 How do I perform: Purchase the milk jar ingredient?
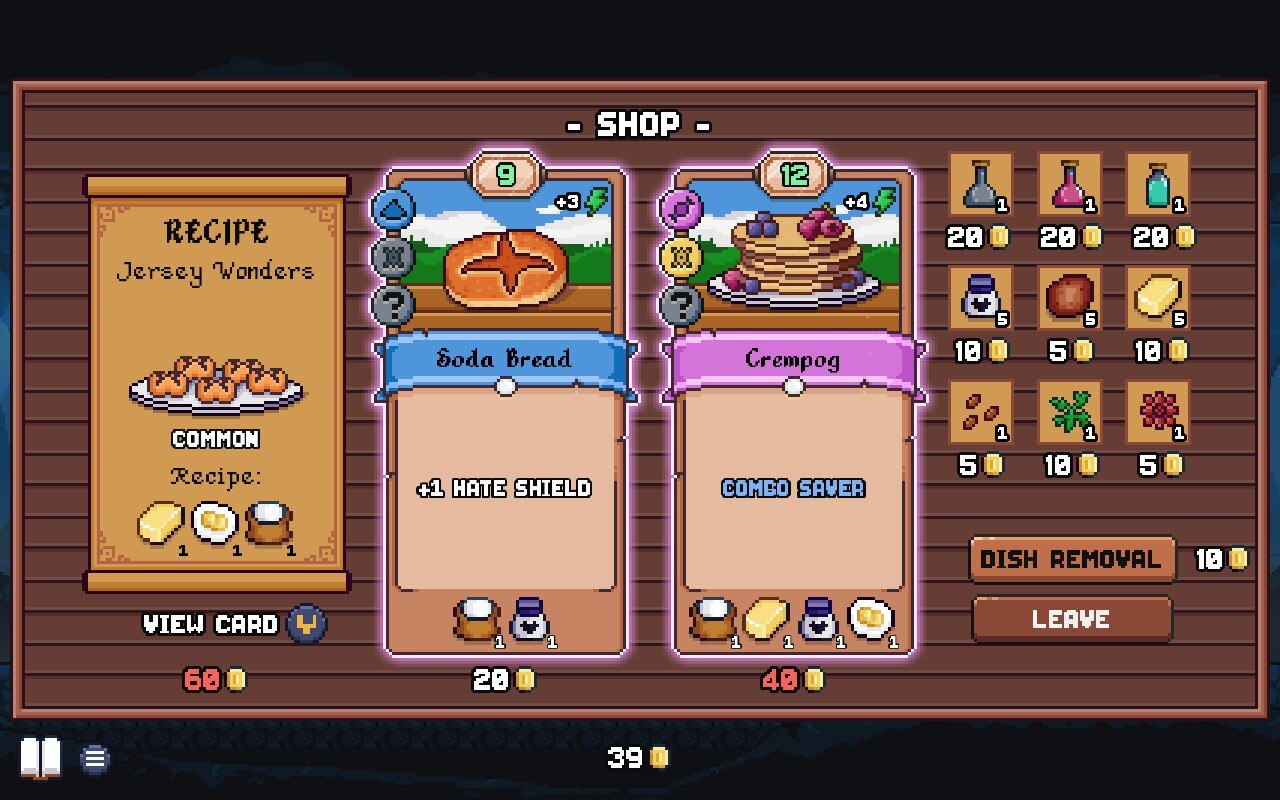980,299
